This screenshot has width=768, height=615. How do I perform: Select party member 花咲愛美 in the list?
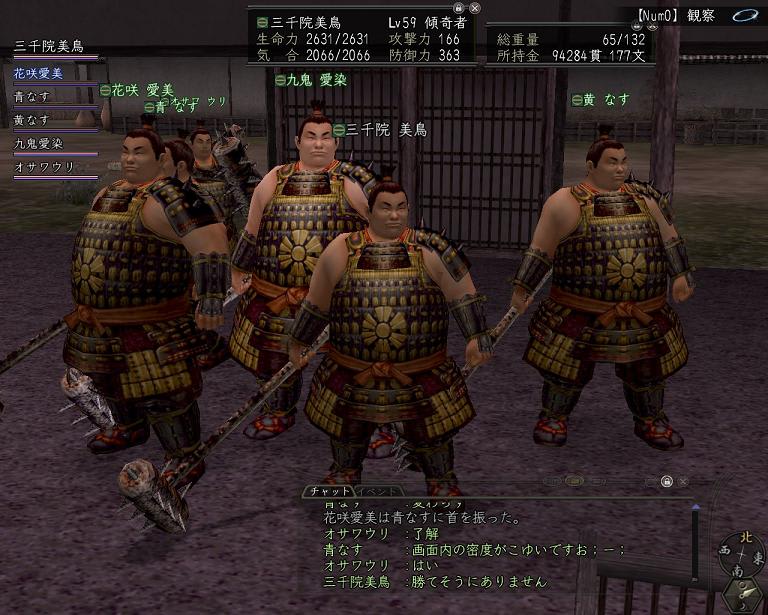[38, 72]
